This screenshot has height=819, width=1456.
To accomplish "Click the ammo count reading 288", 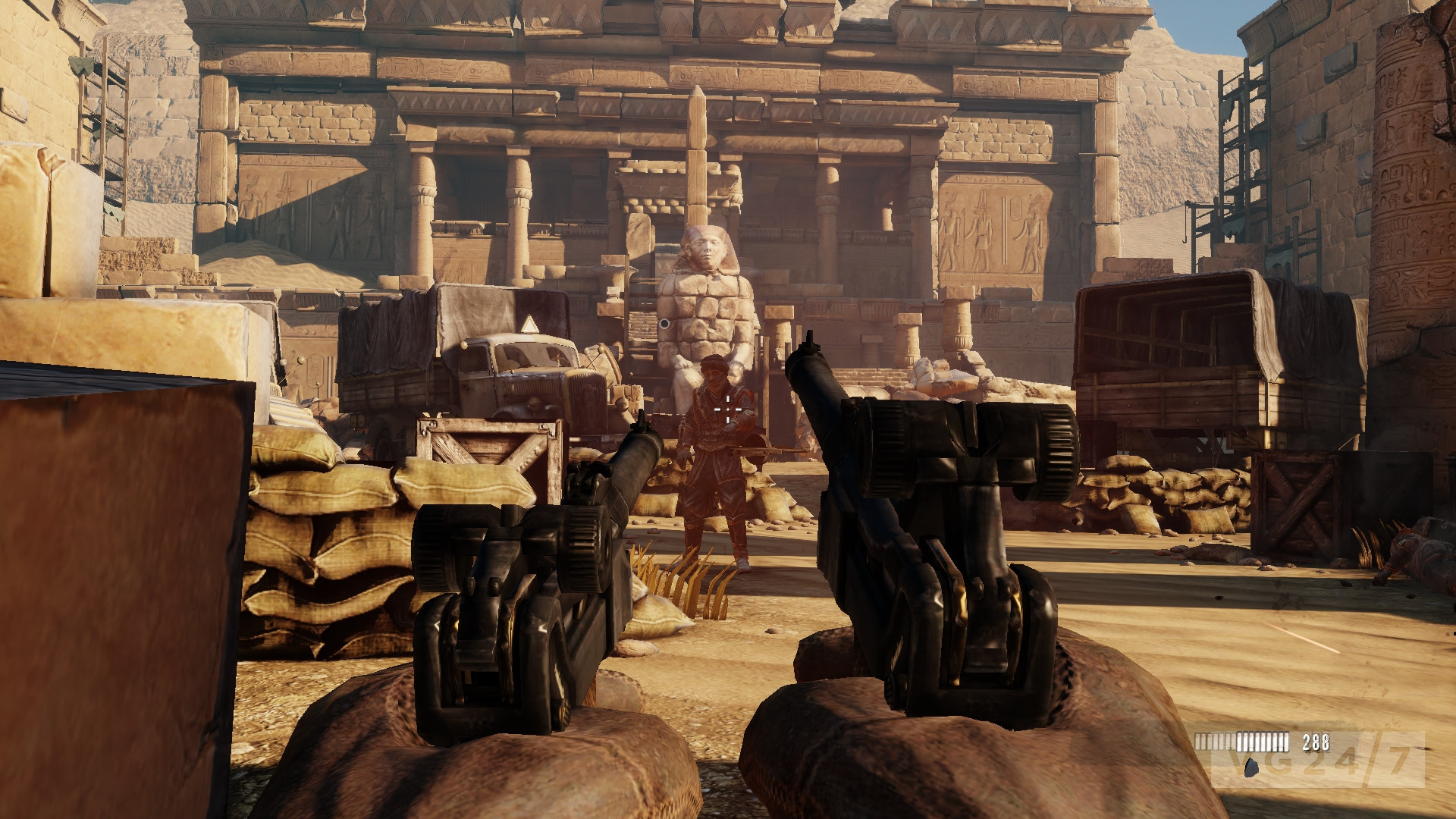I will [x=1316, y=743].
